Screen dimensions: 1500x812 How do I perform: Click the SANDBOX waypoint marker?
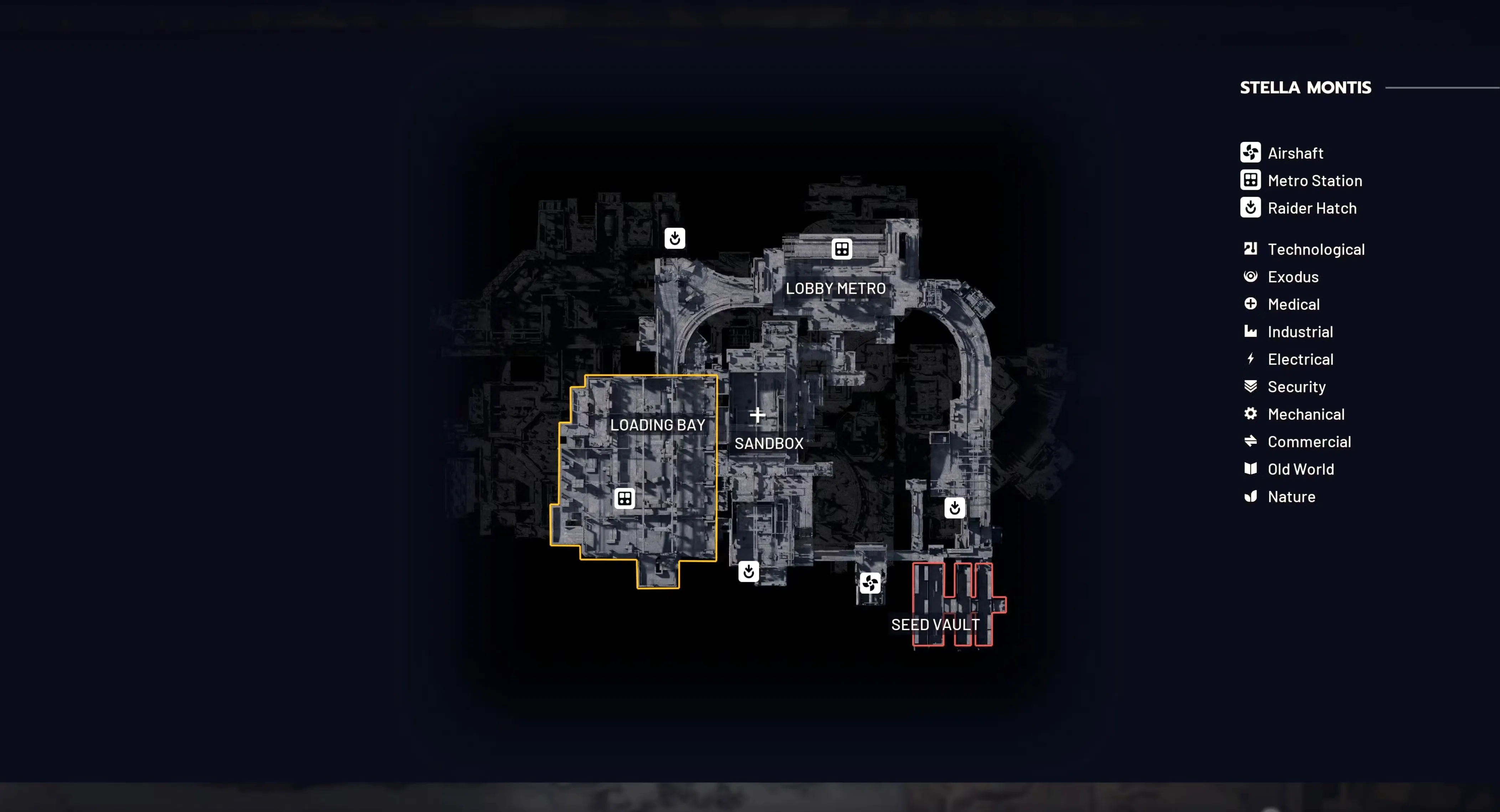757,415
